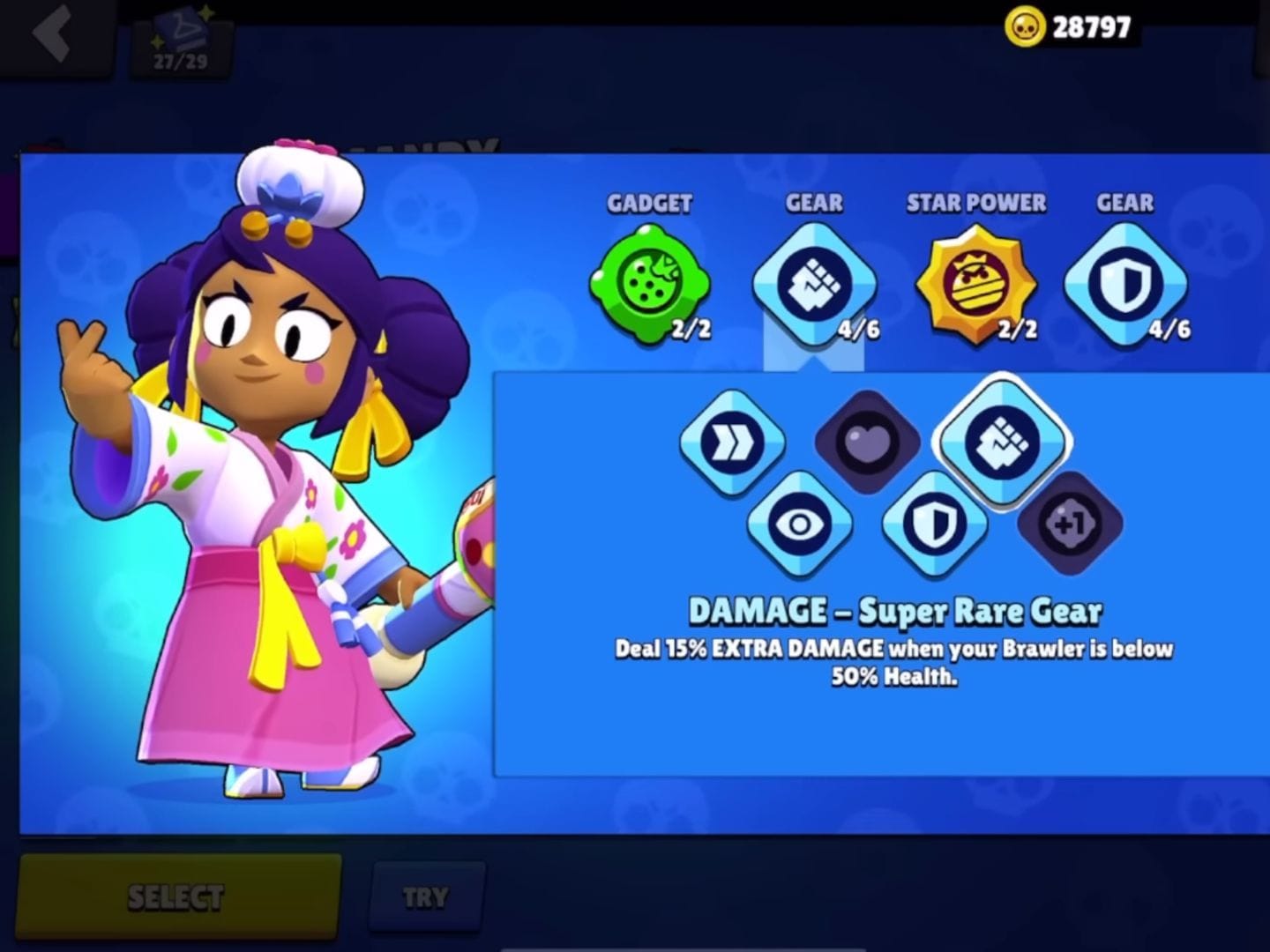Select the locked Health gear heart icon
The image size is (1270, 952).
pyautogui.click(x=867, y=441)
